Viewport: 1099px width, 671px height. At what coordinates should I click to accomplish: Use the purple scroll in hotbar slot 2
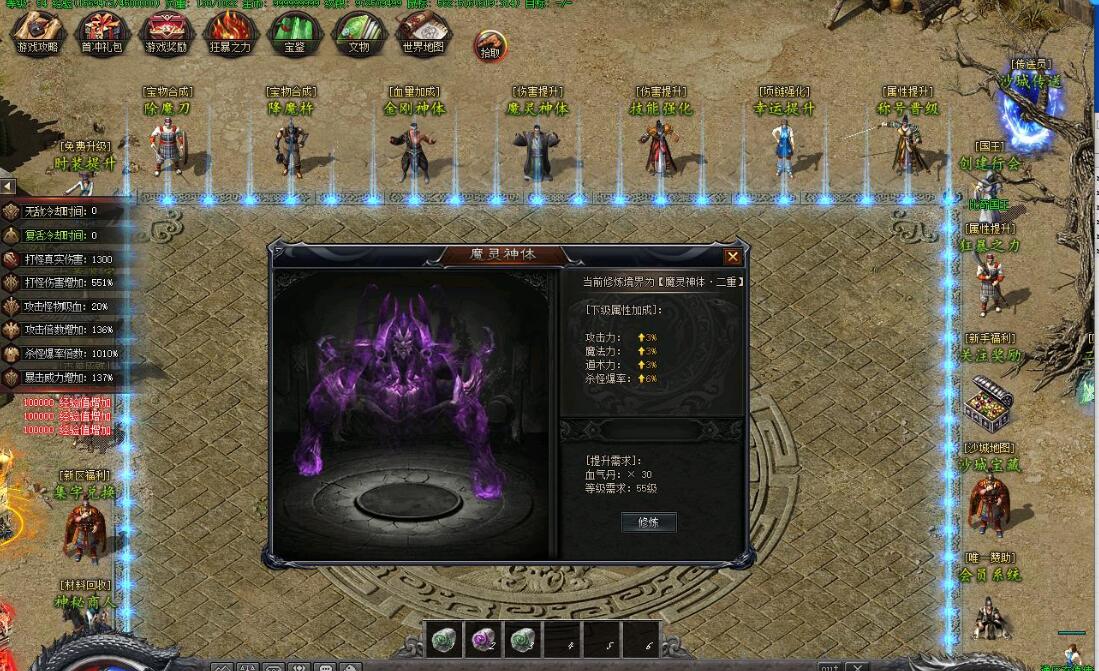point(484,639)
